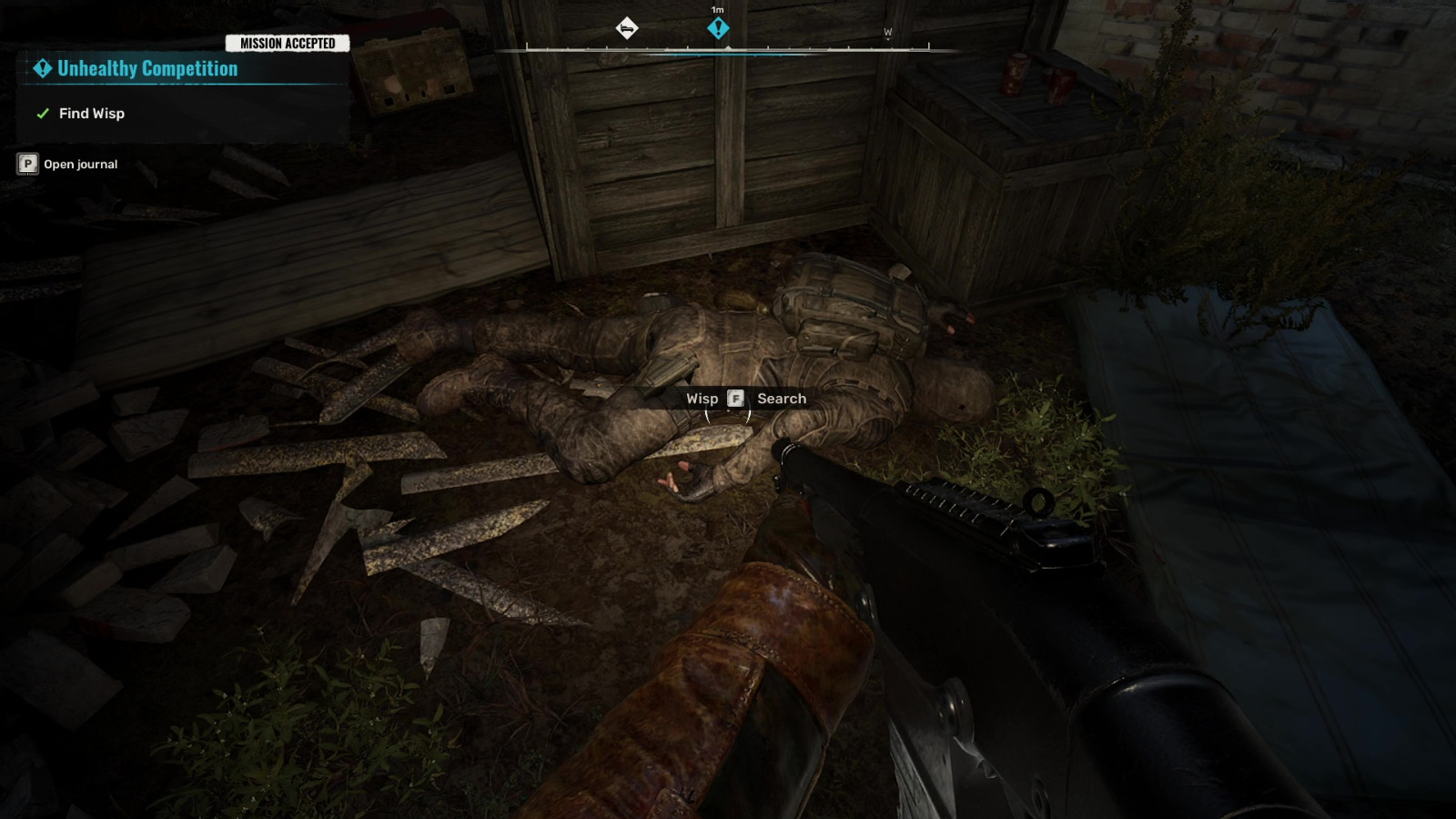Click the blue mission objective diamond on the compass
Screen dimensions: 1456x819
718,29
